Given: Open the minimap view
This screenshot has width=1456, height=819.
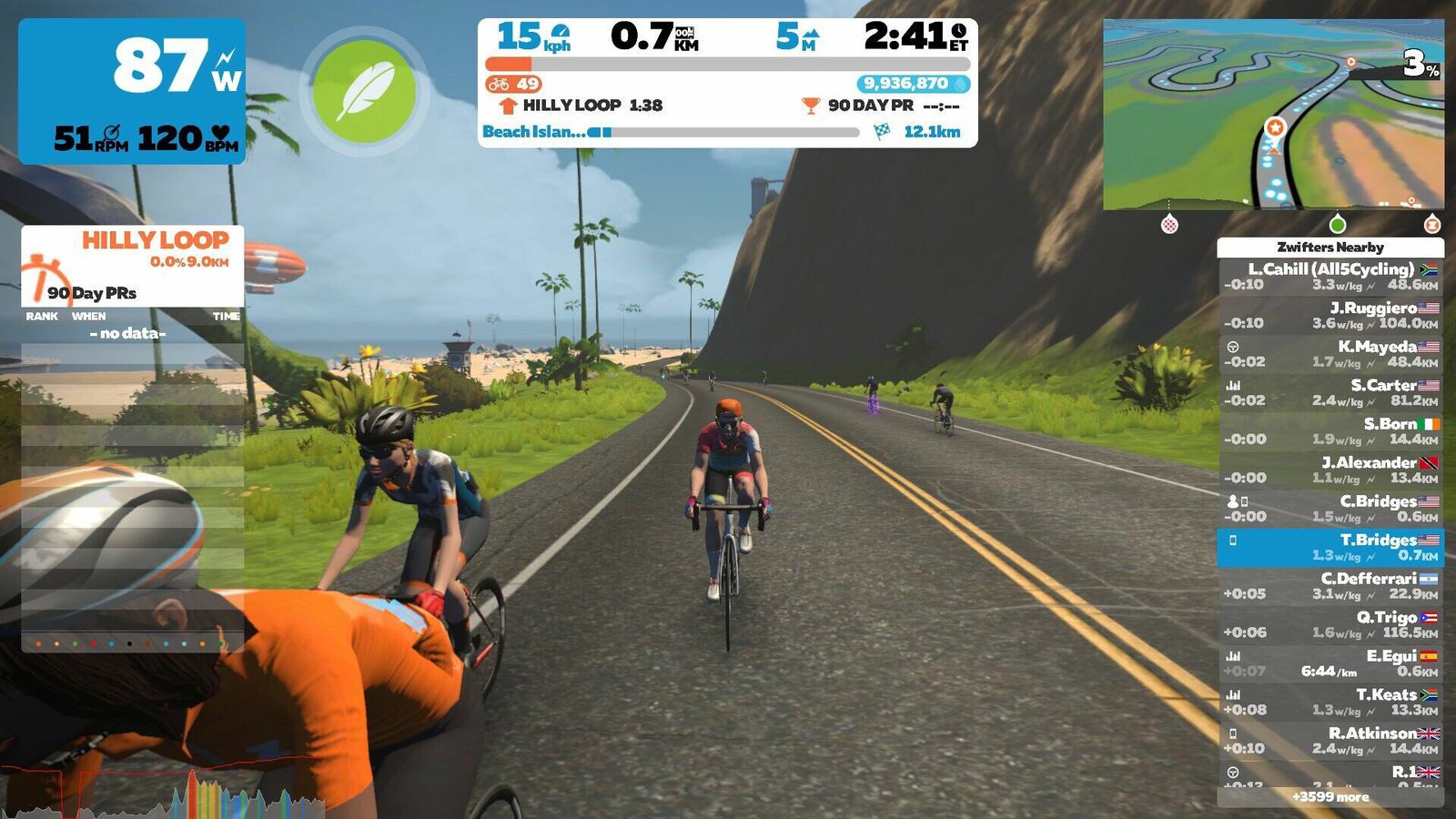Looking at the screenshot, I should pos(1273,115).
